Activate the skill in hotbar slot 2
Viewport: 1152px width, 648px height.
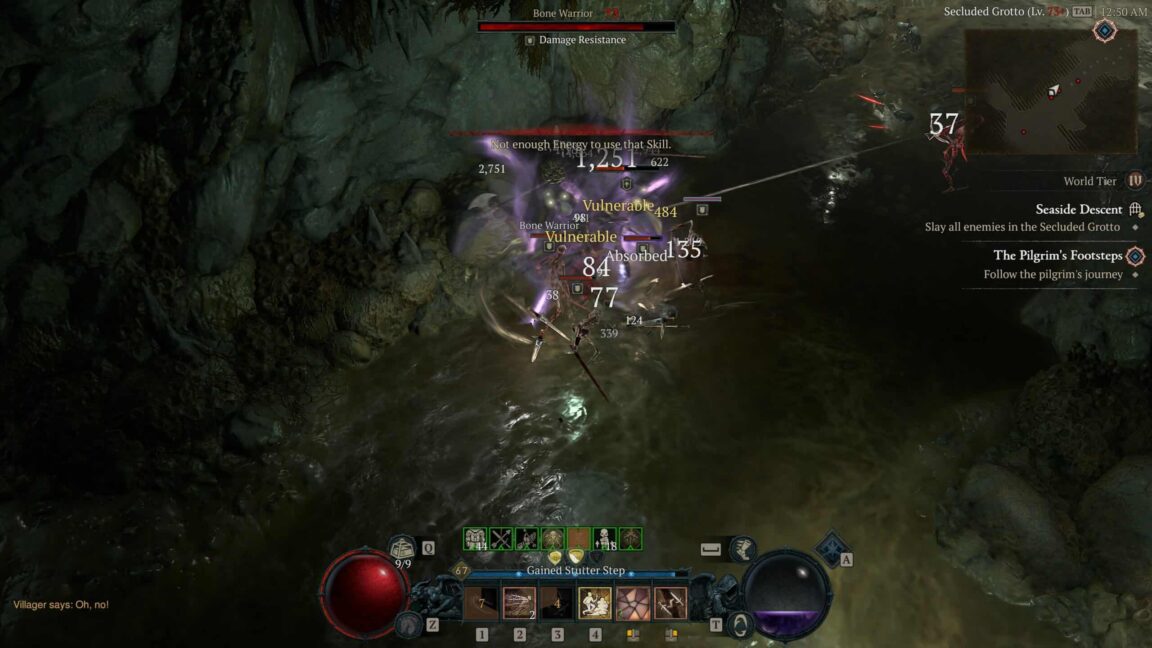519,603
